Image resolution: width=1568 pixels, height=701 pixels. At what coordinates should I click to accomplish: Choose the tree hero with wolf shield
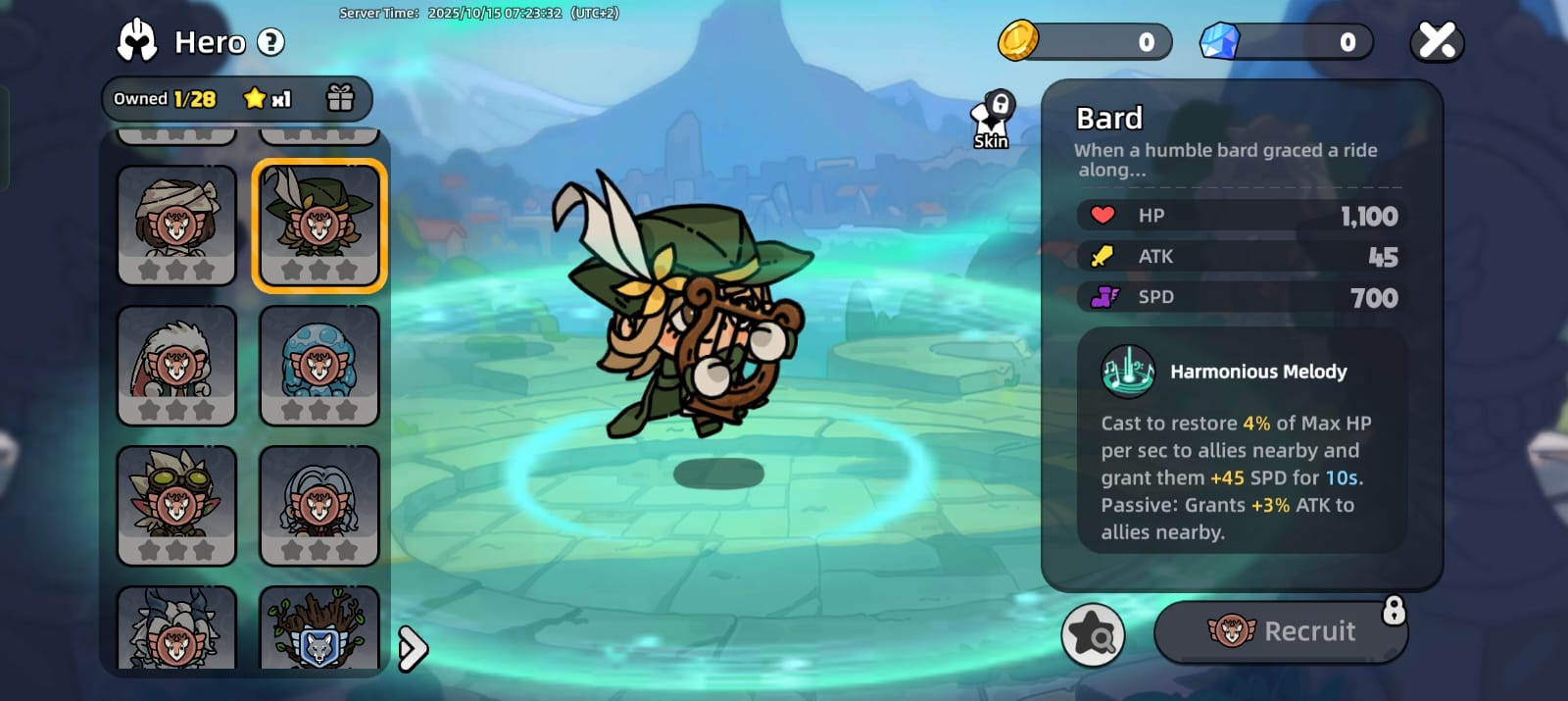coord(319,629)
